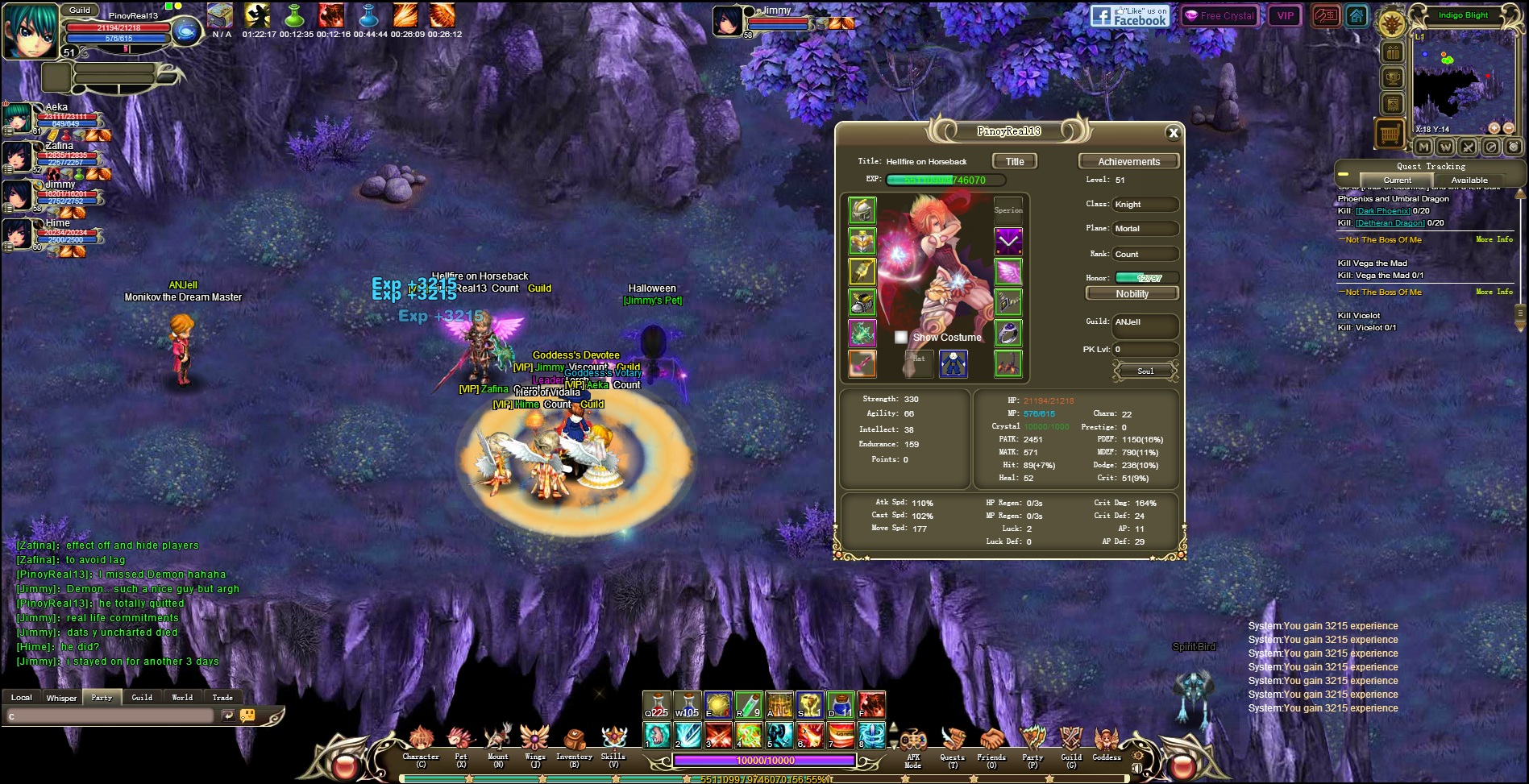Image resolution: width=1529 pixels, height=784 pixels.
Task: Open the Achievements panel
Action: pos(1128,161)
